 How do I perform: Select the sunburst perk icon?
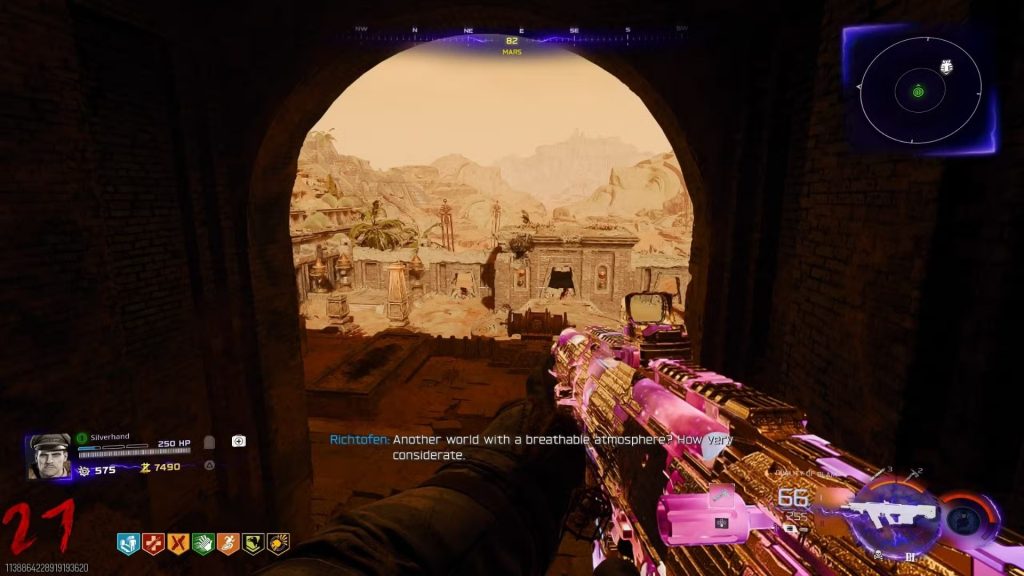278,544
